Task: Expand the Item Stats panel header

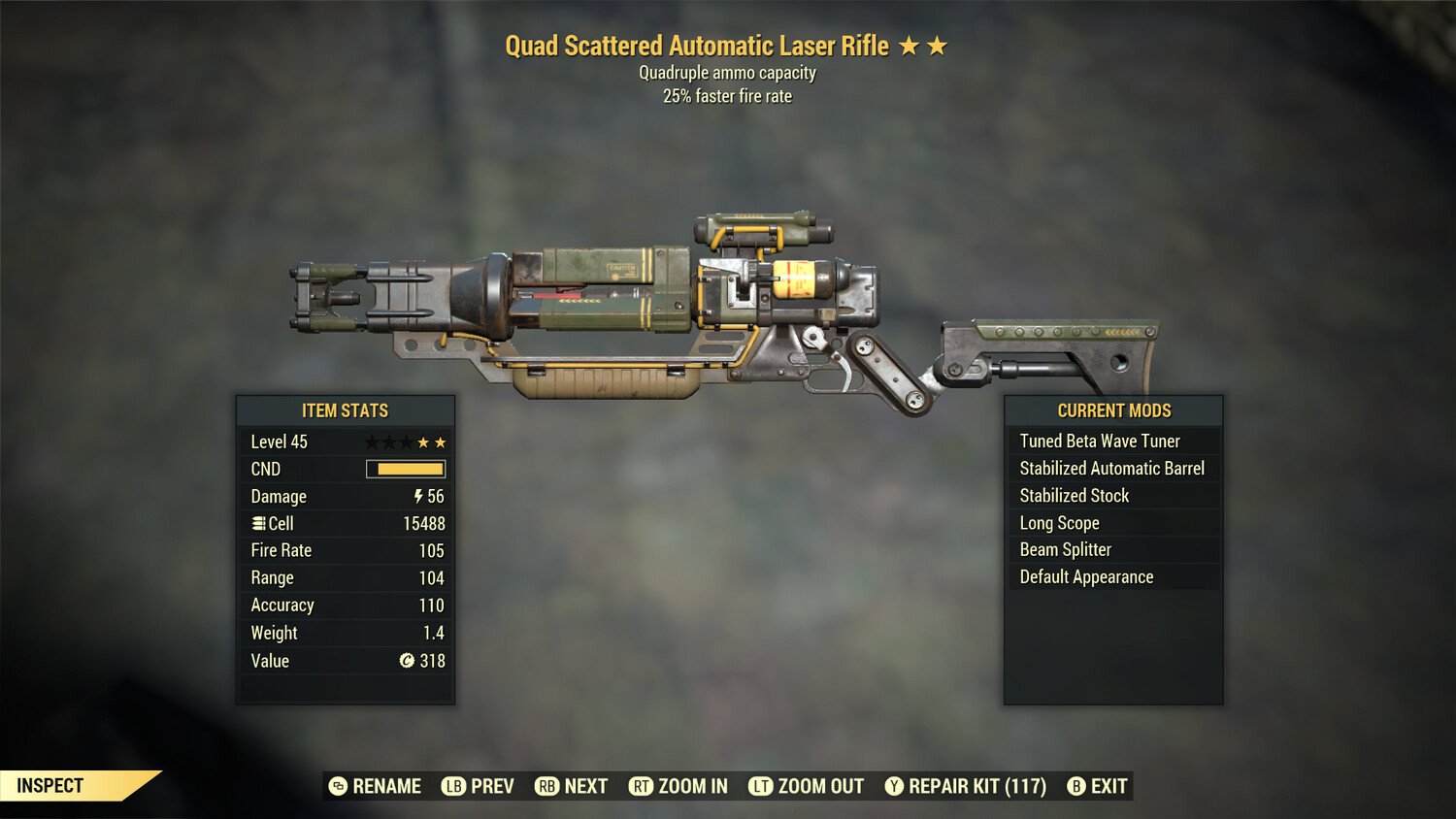Action: (346, 410)
